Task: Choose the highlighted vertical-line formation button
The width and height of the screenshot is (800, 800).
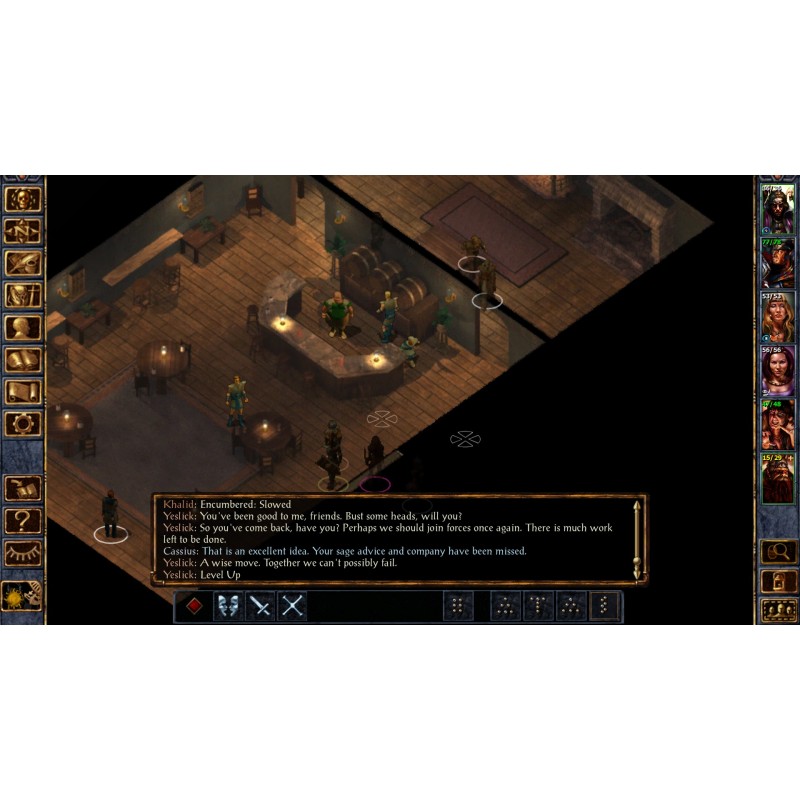Action: [x=604, y=606]
